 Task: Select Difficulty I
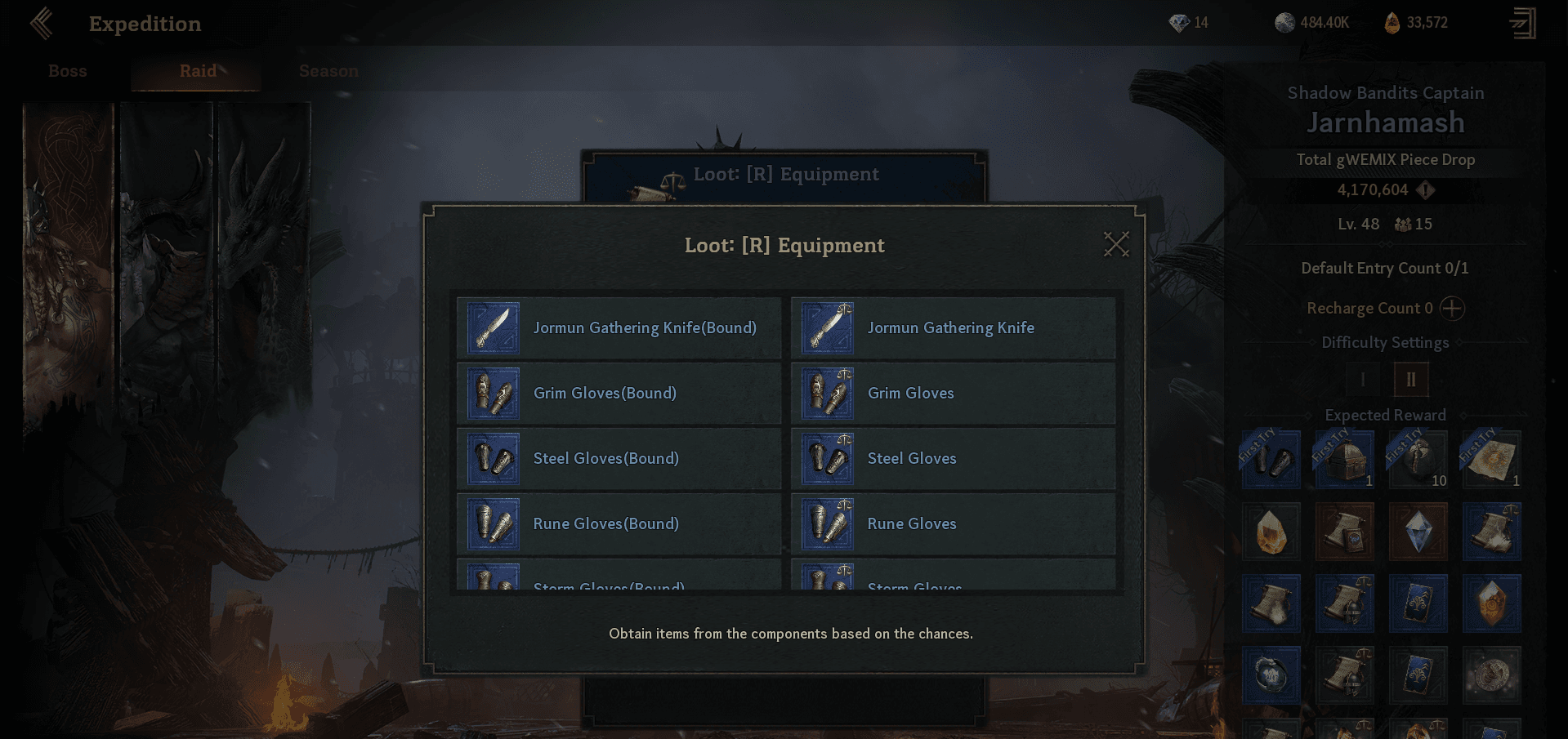point(1361,379)
